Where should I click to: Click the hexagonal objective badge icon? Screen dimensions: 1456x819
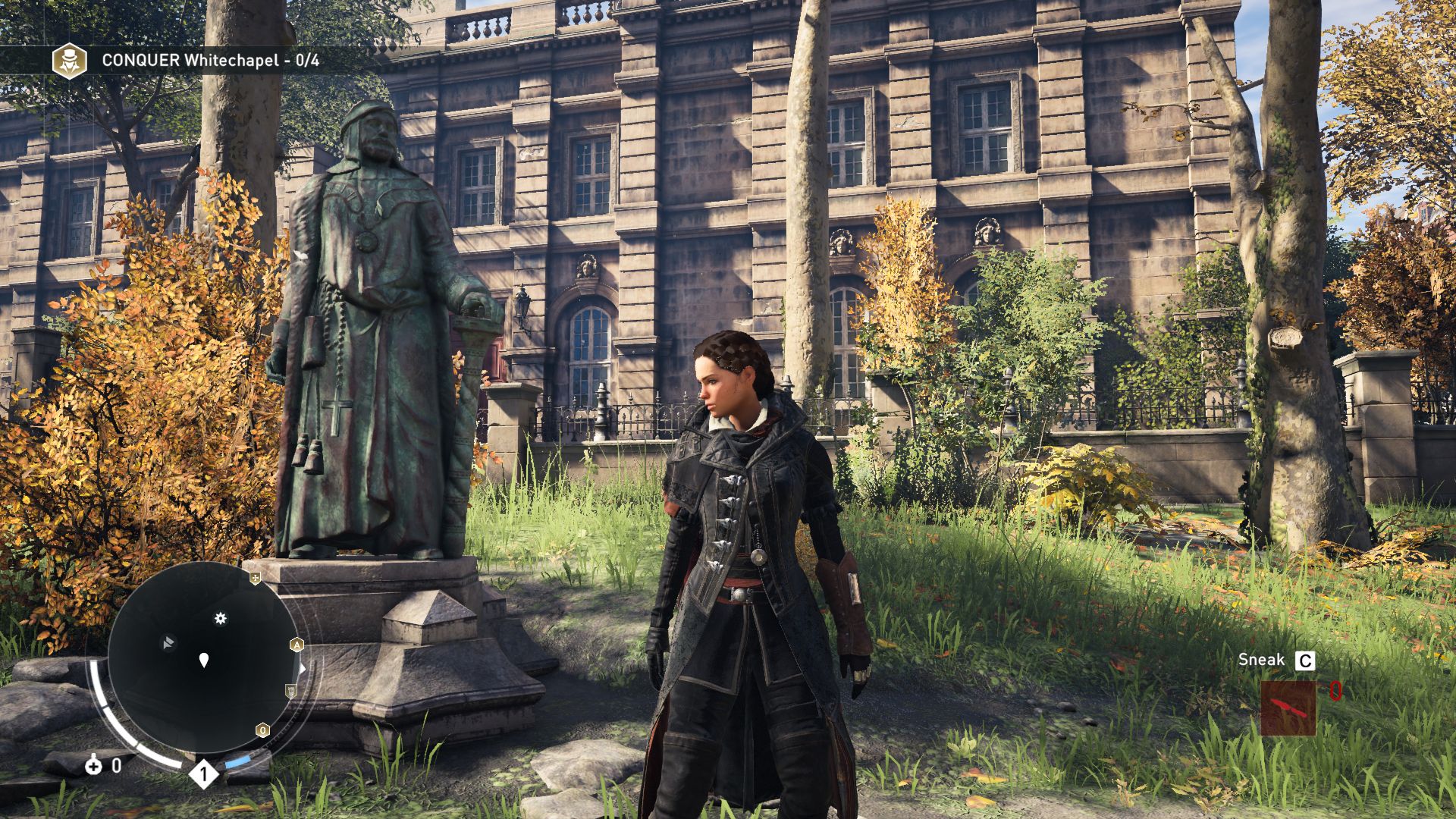(69, 61)
